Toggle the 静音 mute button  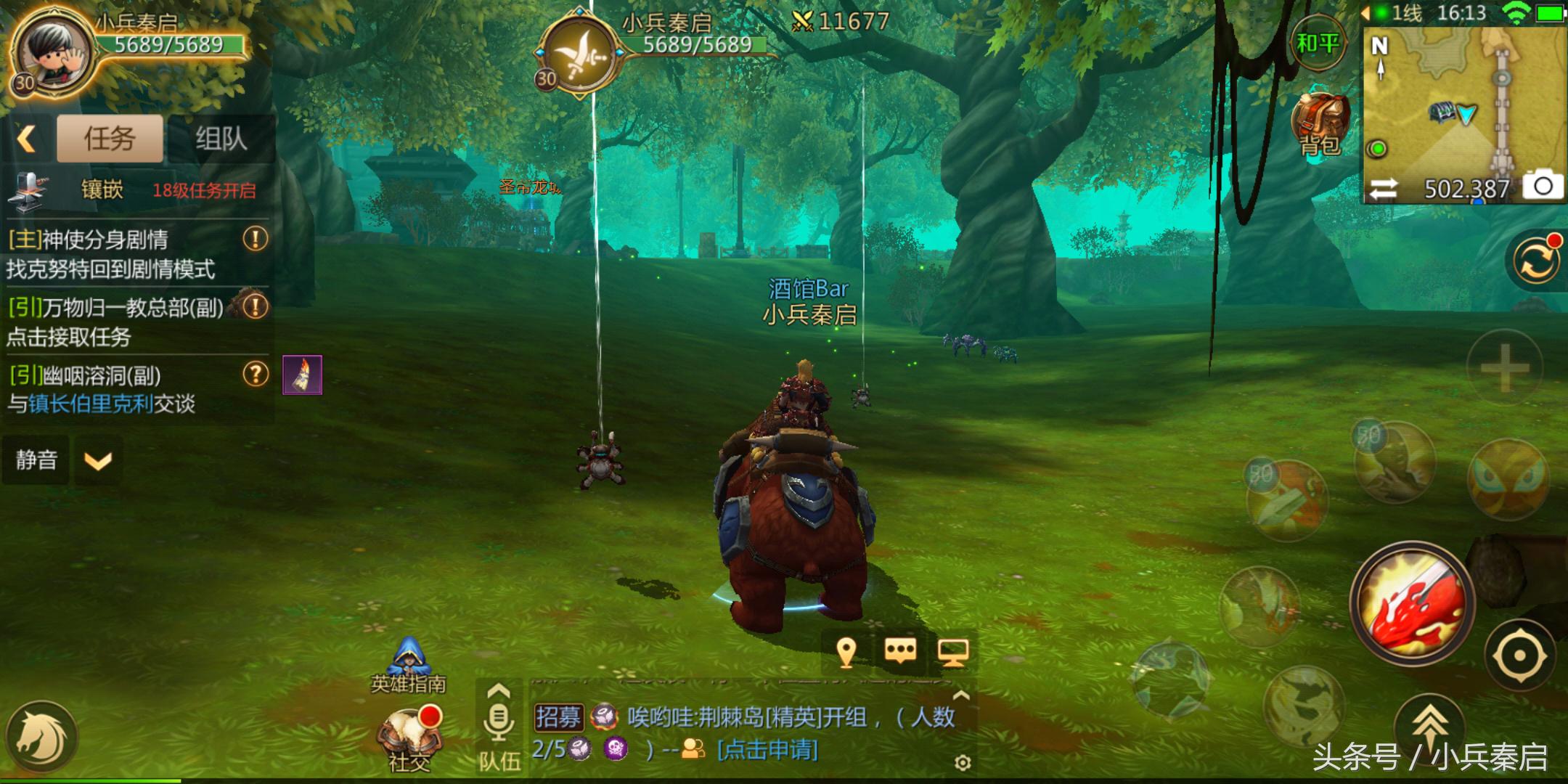(36, 460)
